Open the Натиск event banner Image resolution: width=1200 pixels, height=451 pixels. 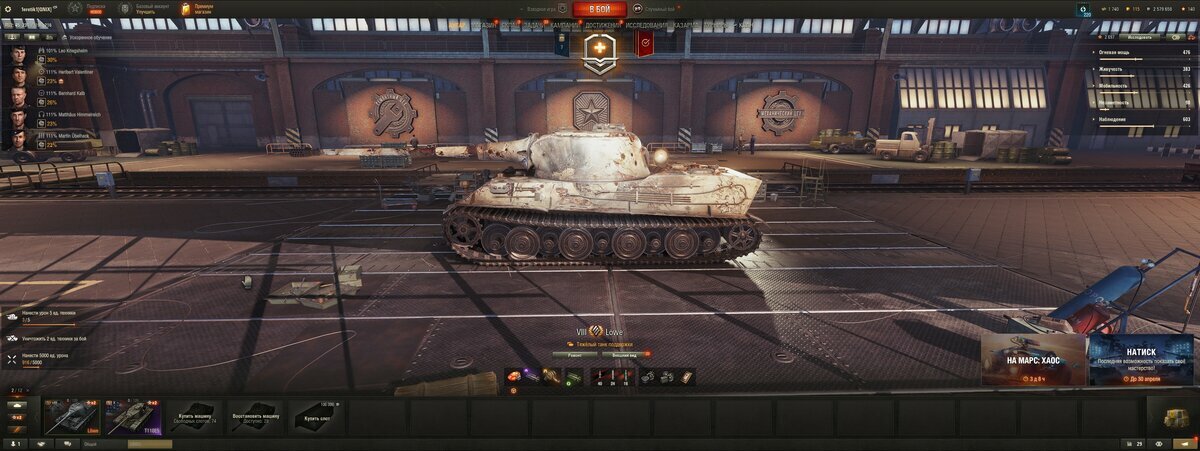[x=1141, y=360]
